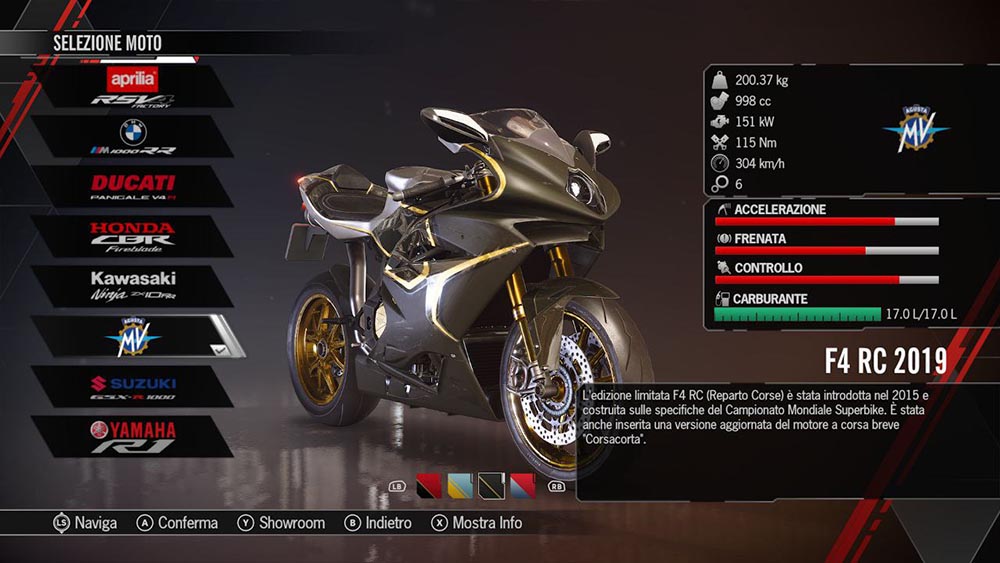Choose the Yamaha R1 bike
Image resolution: width=1000 pixels, height=563 pixels.
132,437
